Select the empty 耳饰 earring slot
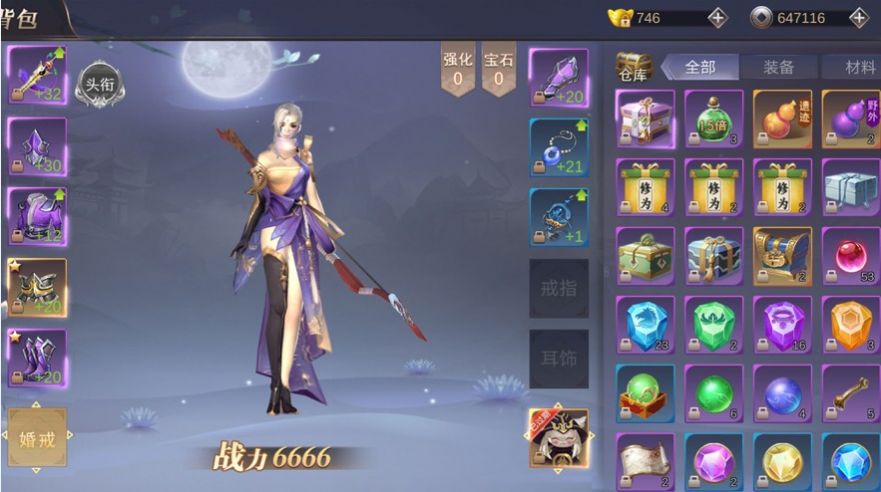This screenshot has height=492, width=881. coord(558,359)
